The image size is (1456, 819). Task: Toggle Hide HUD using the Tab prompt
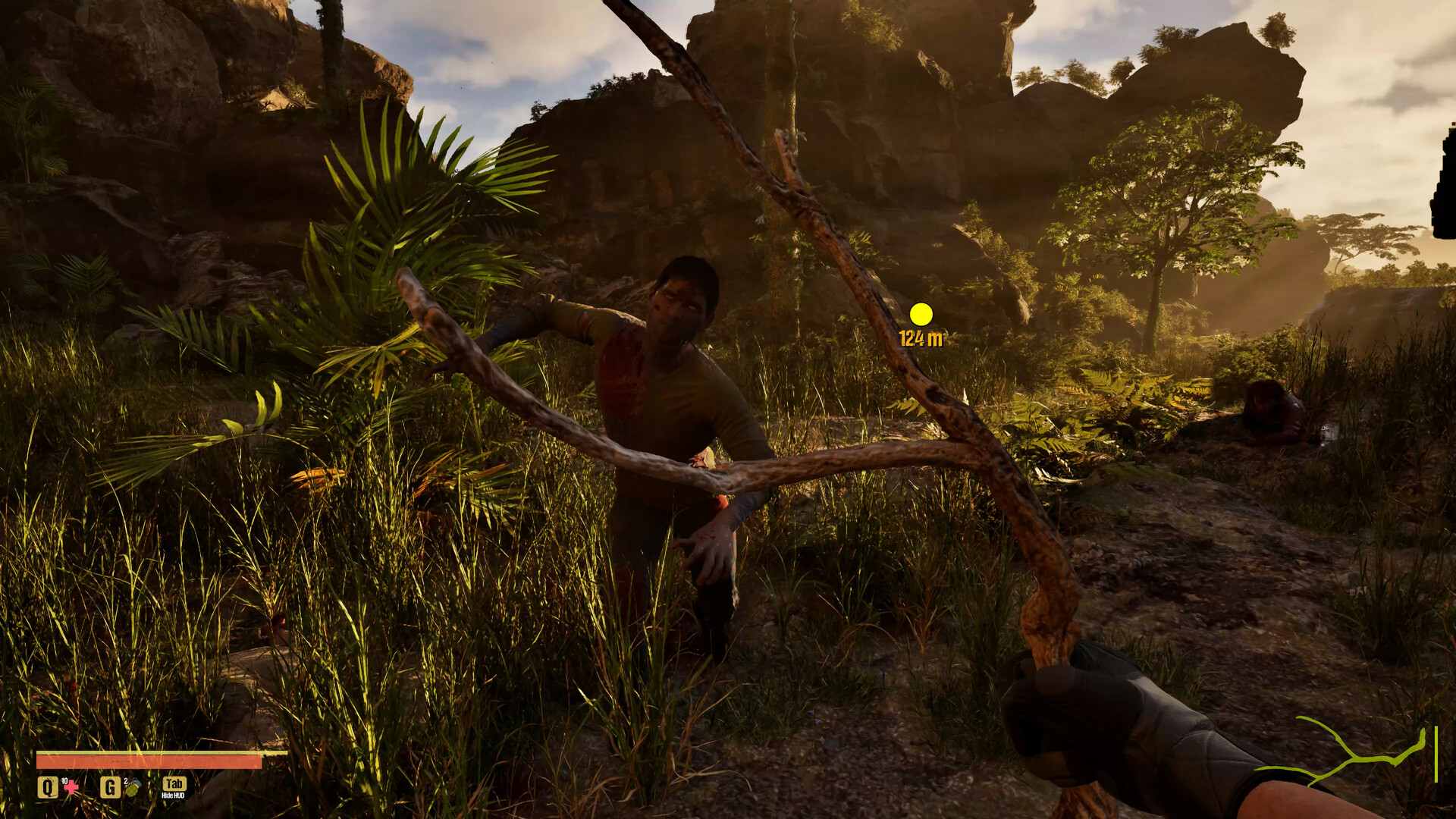click(x=173, y=783)
